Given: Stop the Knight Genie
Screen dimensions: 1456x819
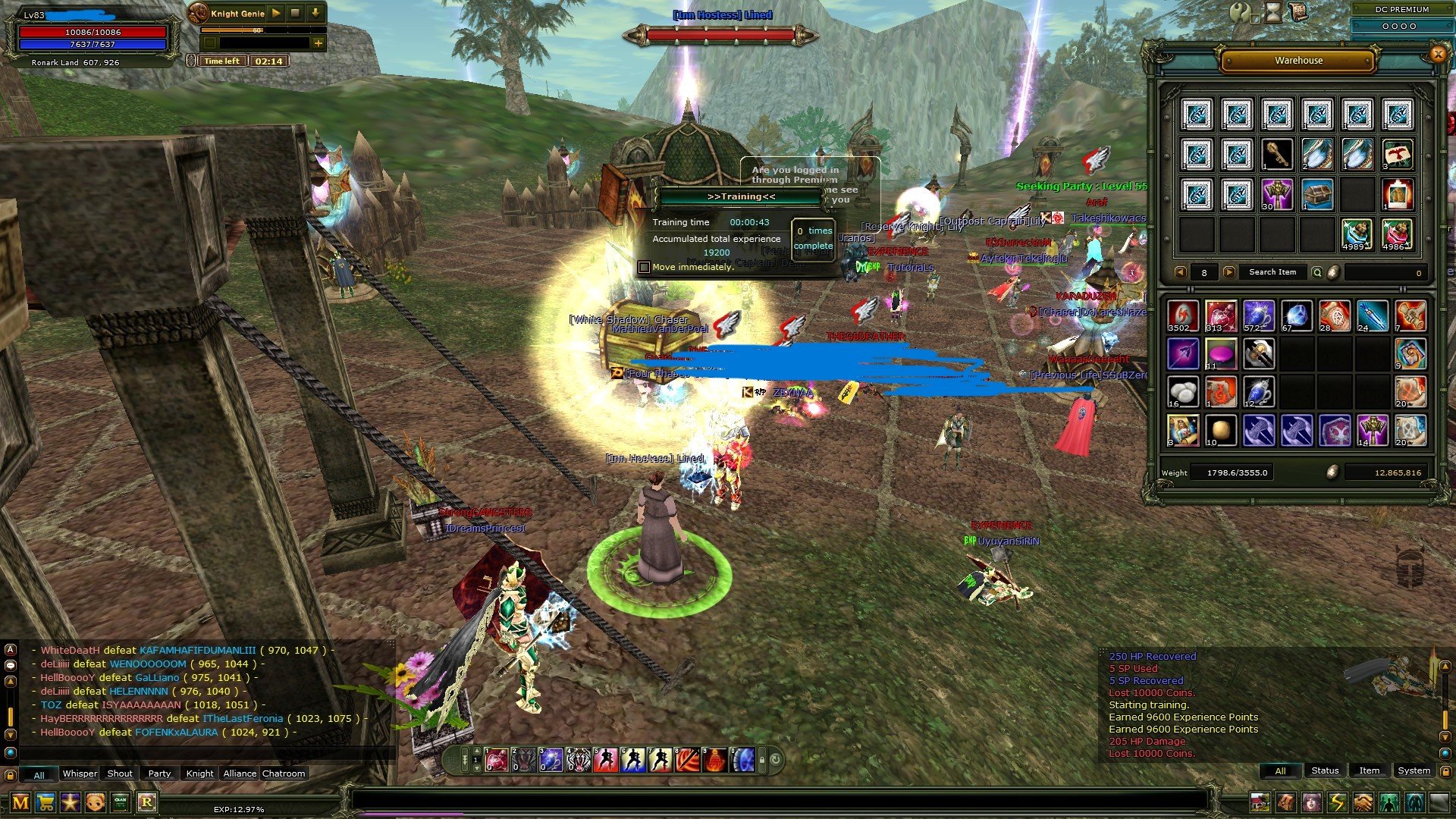Looking at the screenshot, I should click(296, 13).
